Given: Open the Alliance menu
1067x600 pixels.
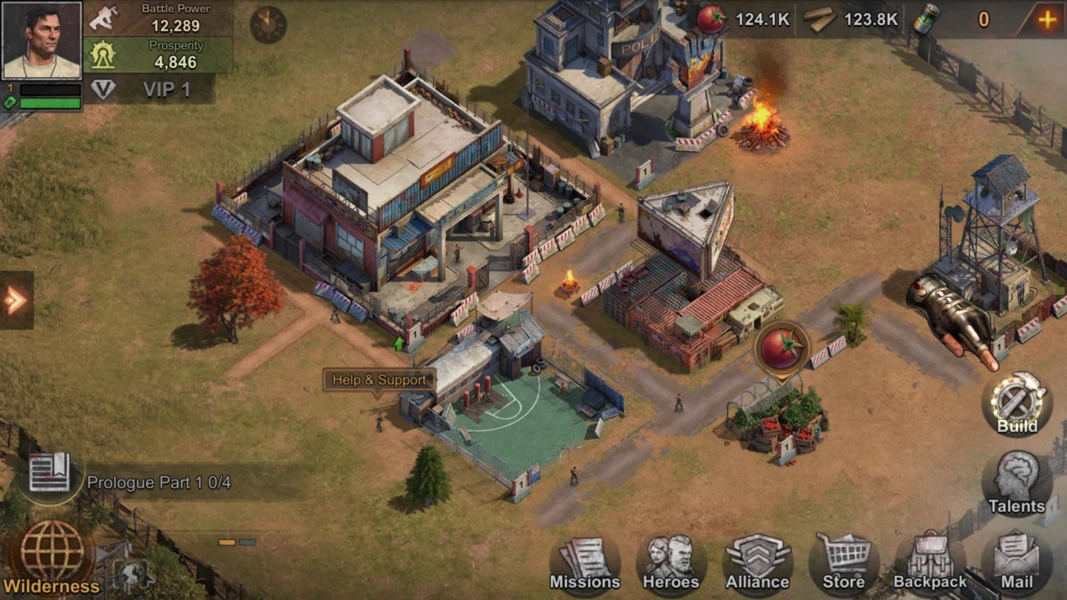Looking at the screenshot, I should tap(757, 563).
